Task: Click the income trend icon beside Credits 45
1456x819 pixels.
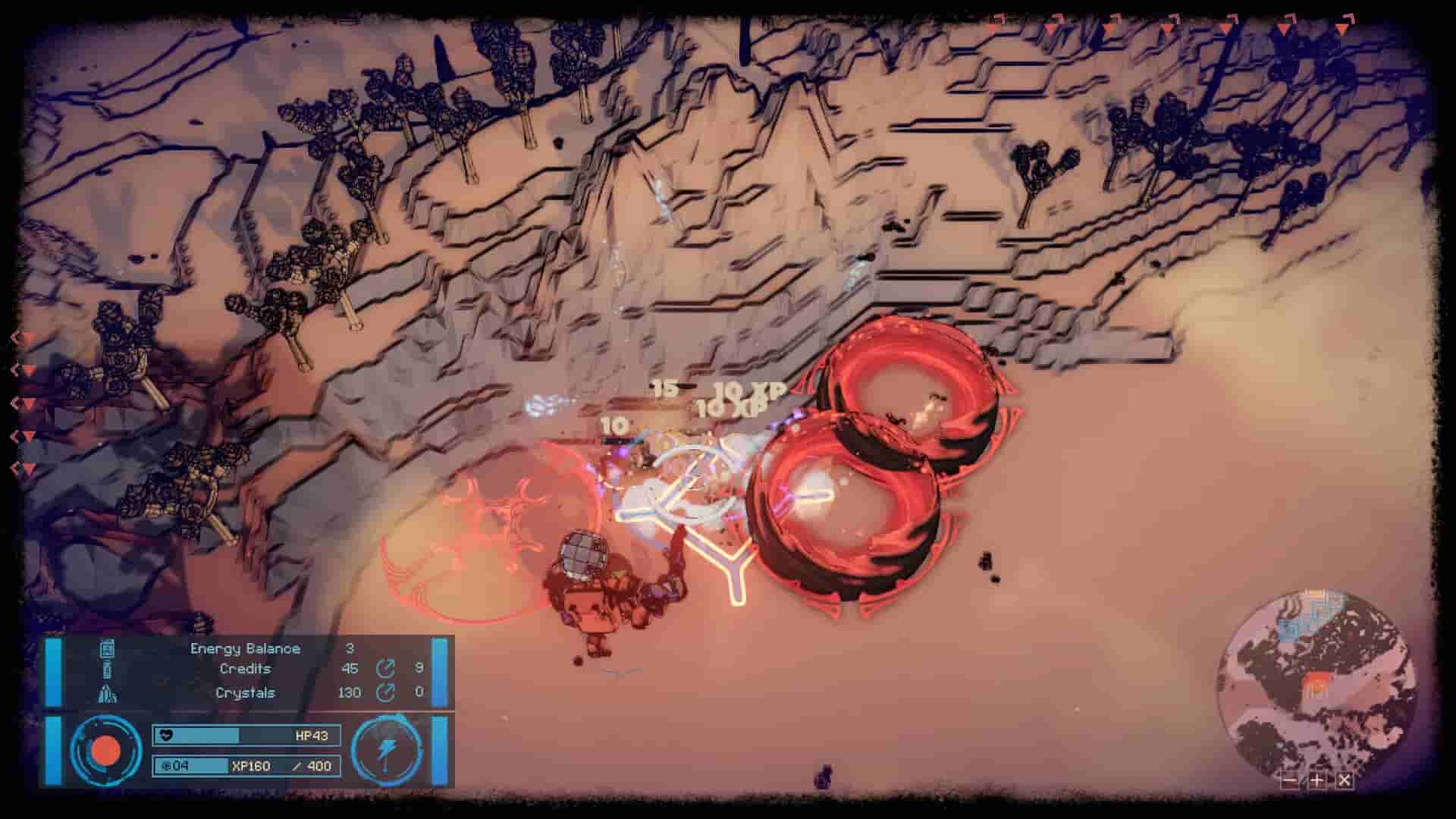Action: tap(387, 670)
